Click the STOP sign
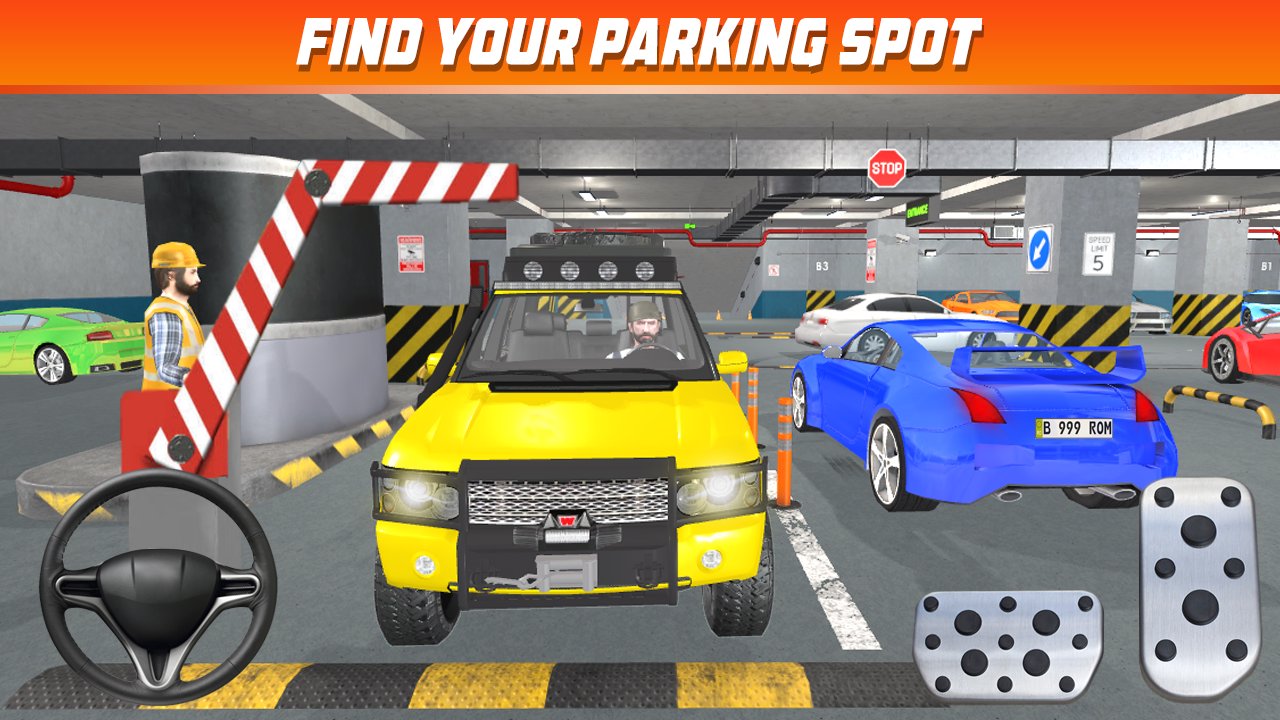The image size is (1280, 720). [x=888, y=170]
